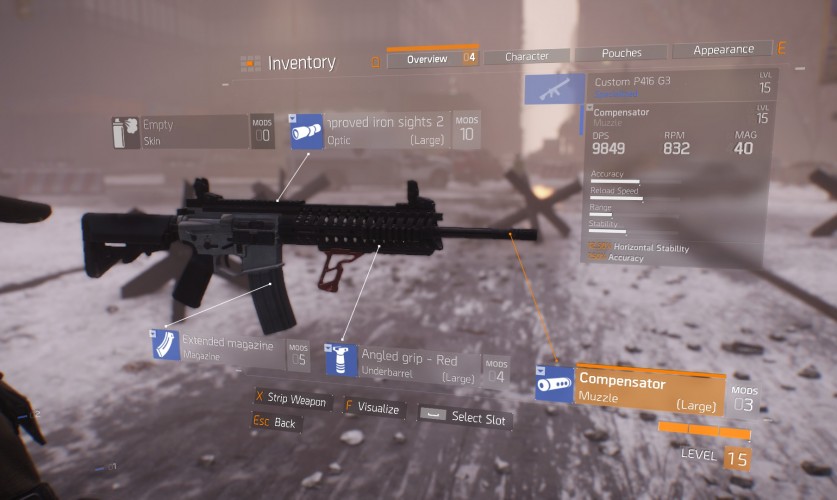Click the Strip Weapon button
The height and width of the screenshot is (500, 837).
[x=291, y=401]
